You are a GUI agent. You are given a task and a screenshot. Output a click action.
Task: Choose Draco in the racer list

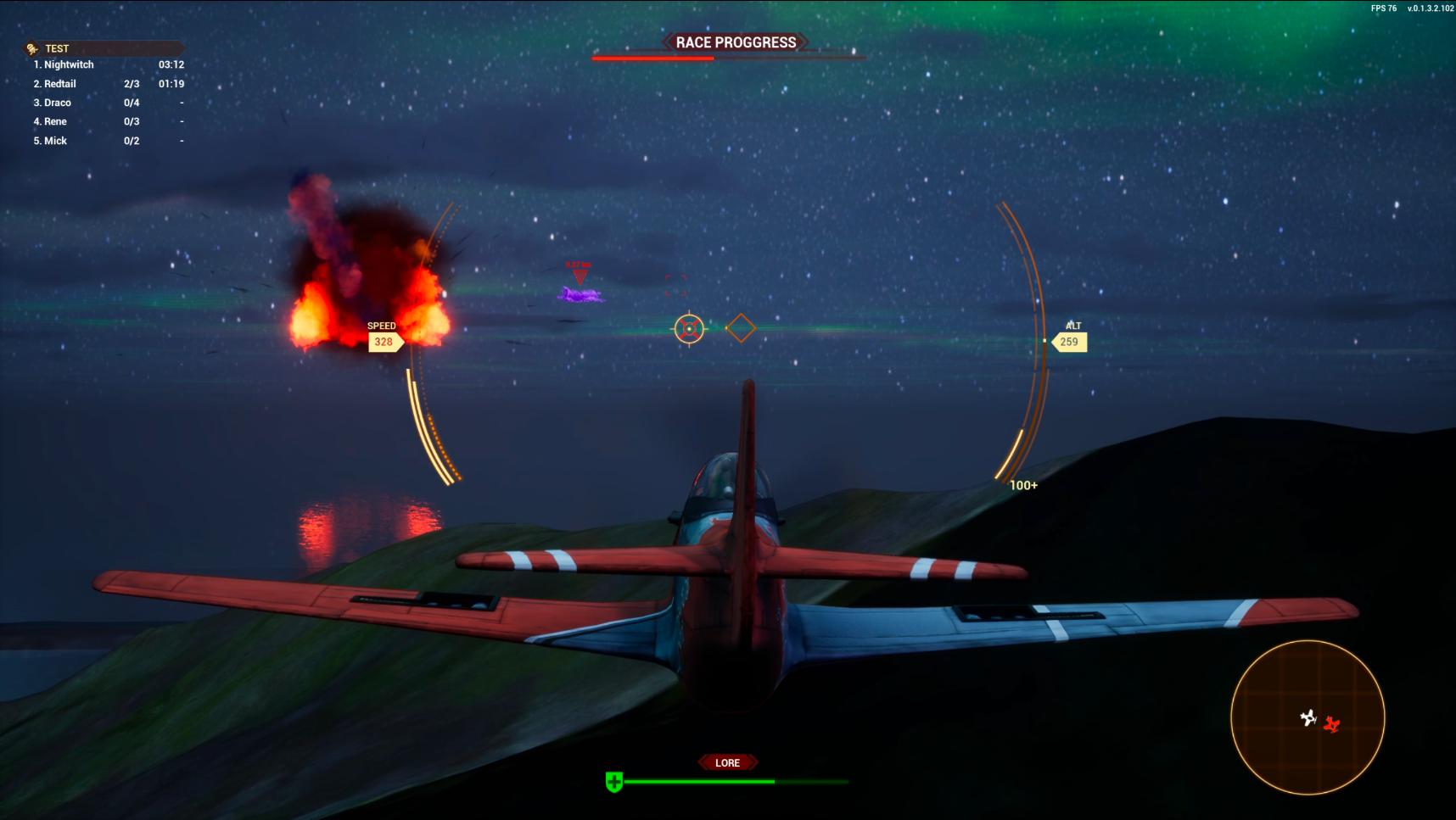[x=58, y=103]
